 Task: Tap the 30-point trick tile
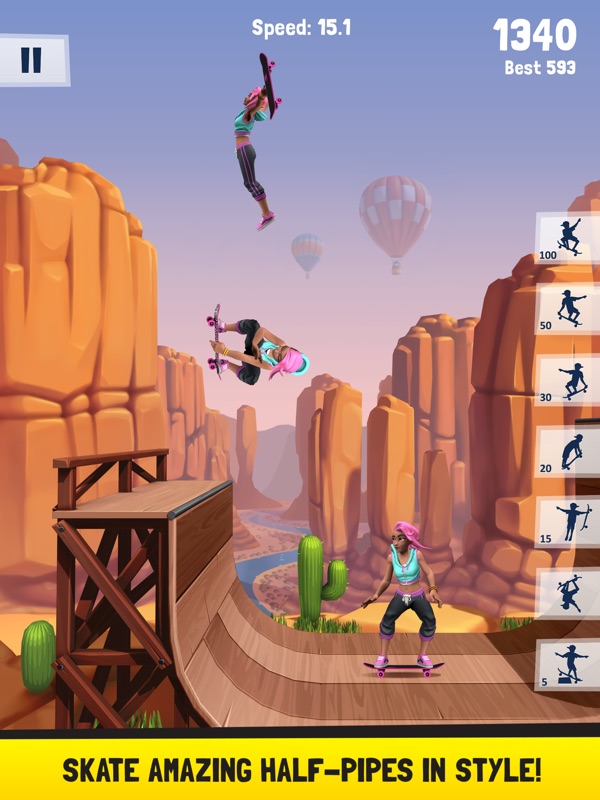click(x=568, y=380)
